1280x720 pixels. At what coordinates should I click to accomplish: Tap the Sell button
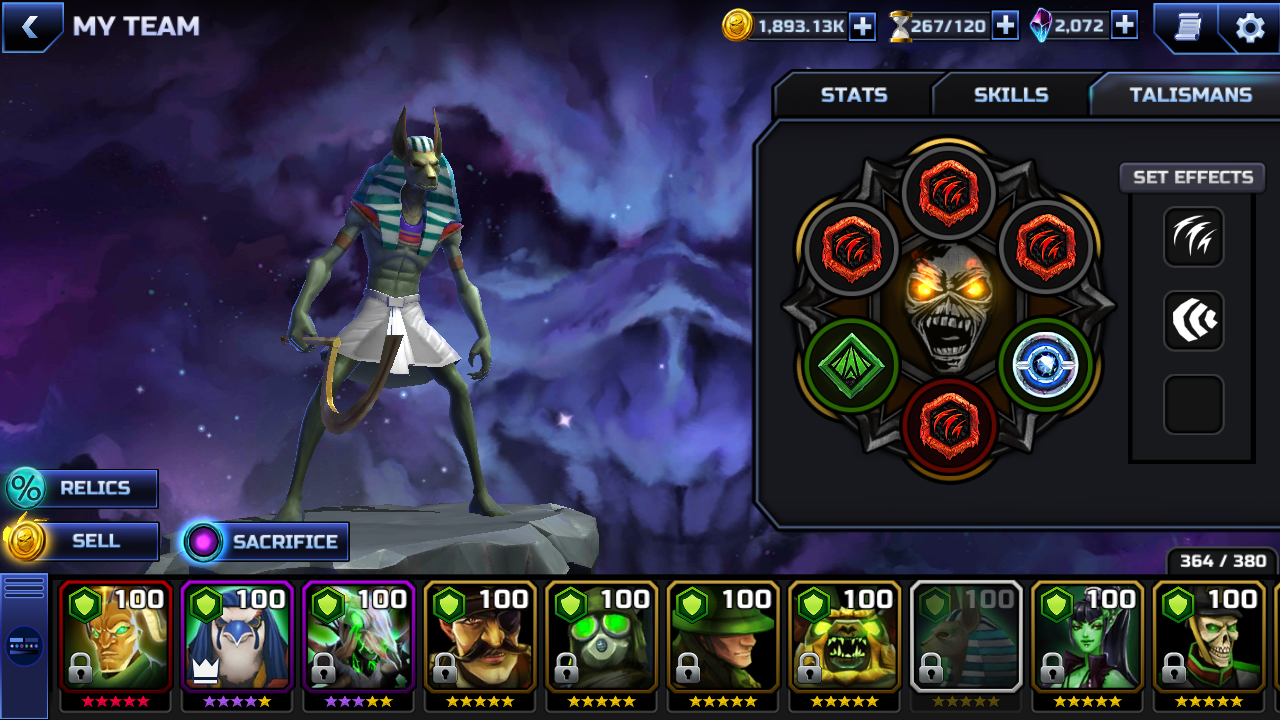84,541
